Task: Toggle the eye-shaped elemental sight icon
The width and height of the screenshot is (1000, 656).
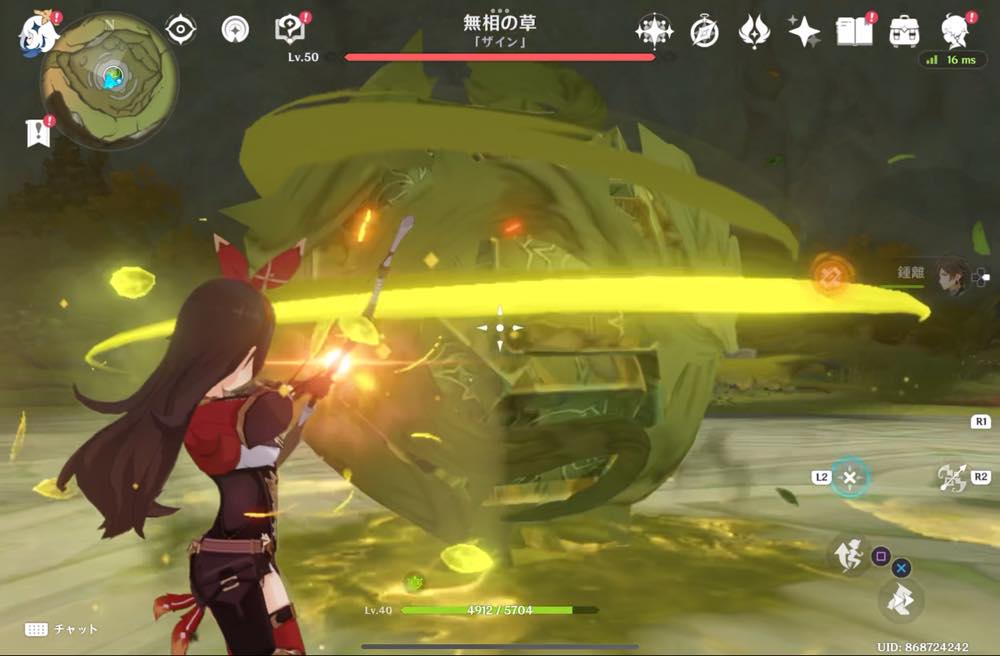Action: pos(180,31)
